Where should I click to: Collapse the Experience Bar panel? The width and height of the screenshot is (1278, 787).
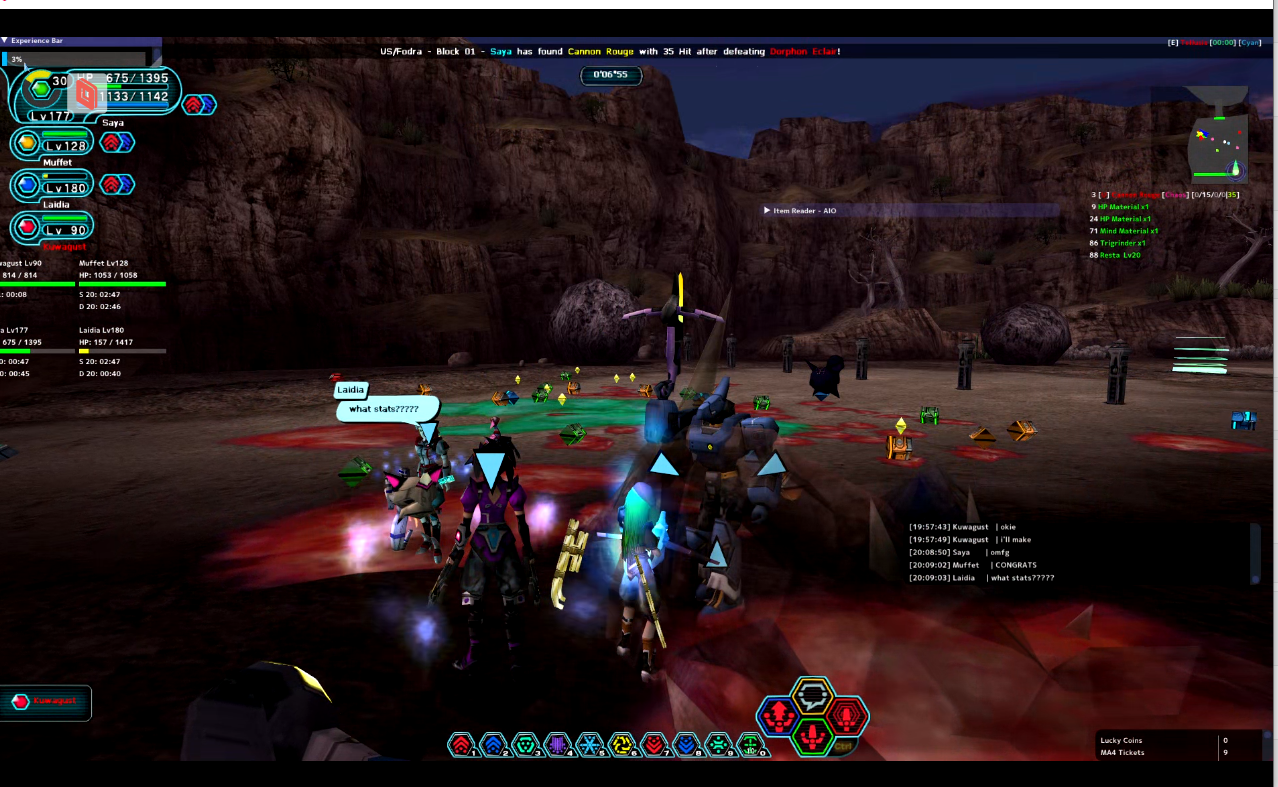click(5, 41)
